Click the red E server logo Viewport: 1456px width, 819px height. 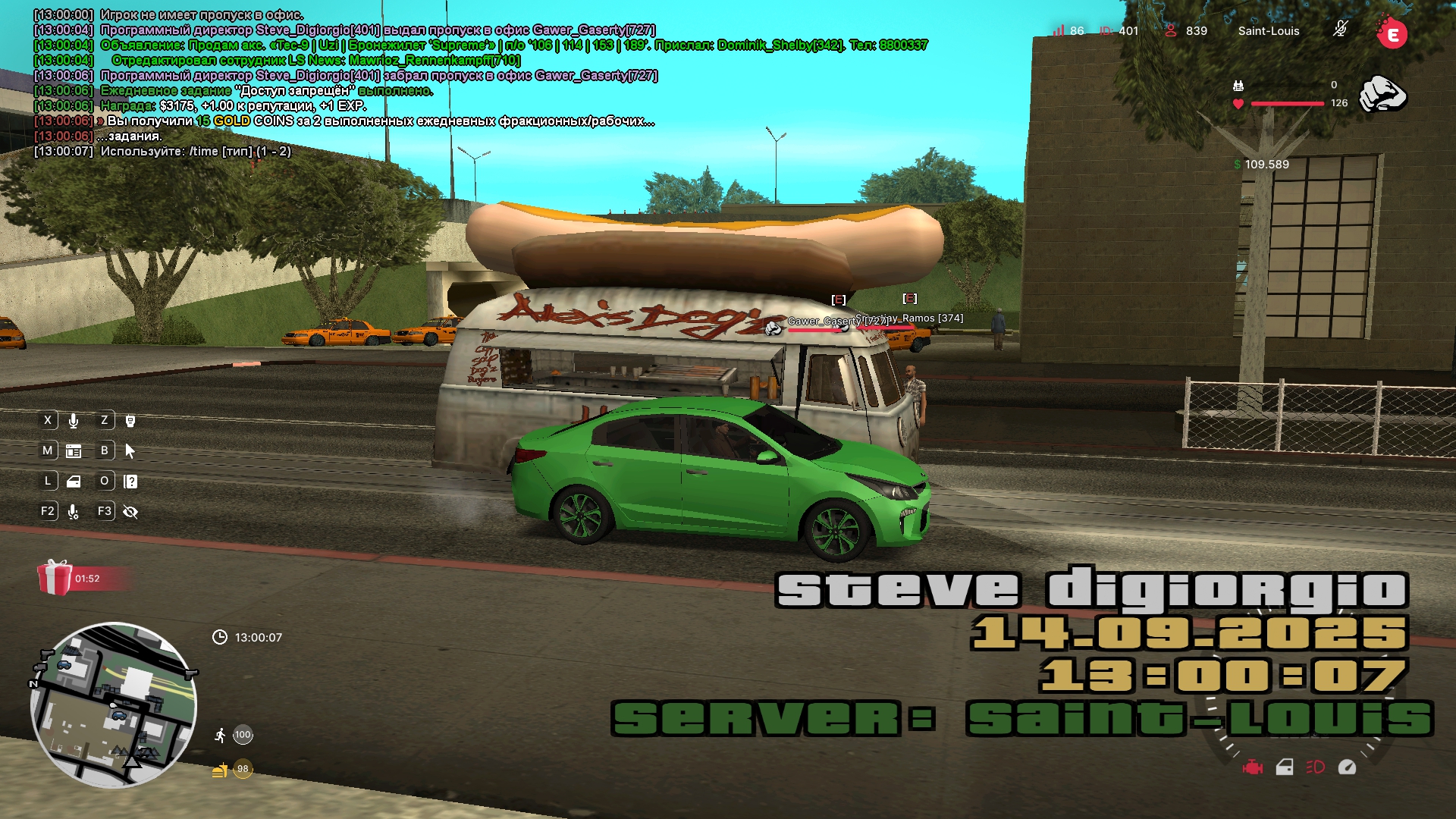click(1392, 33)
